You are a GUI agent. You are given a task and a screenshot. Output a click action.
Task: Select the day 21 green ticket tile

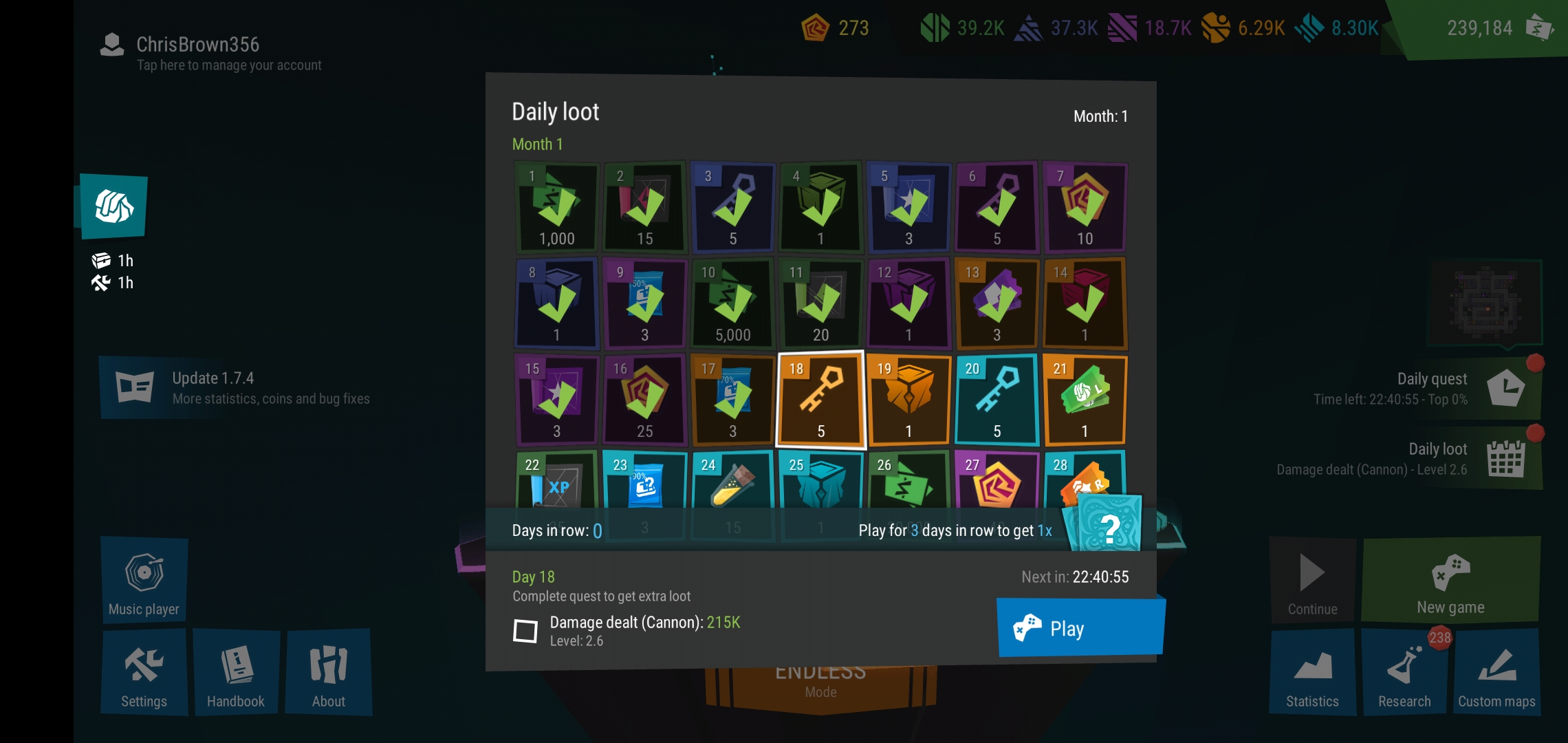(1085, 400)
